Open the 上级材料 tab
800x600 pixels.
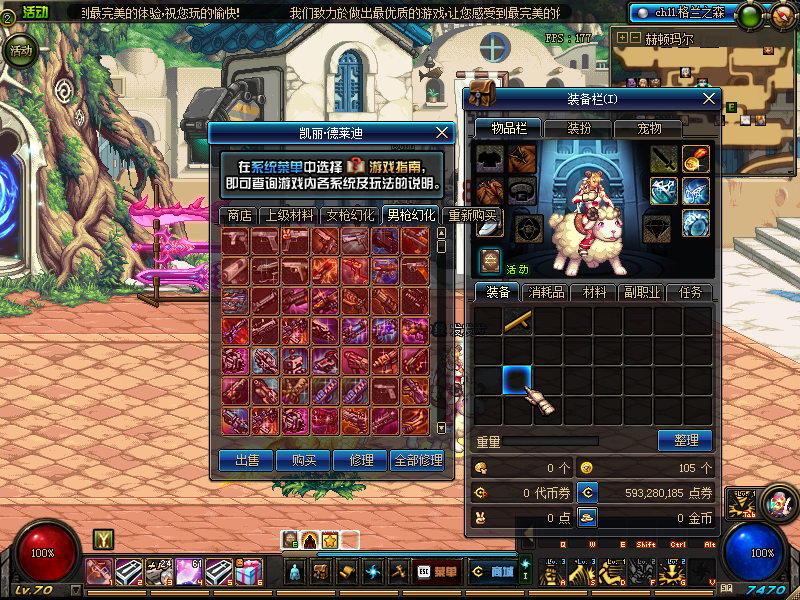tap(288, 215)
